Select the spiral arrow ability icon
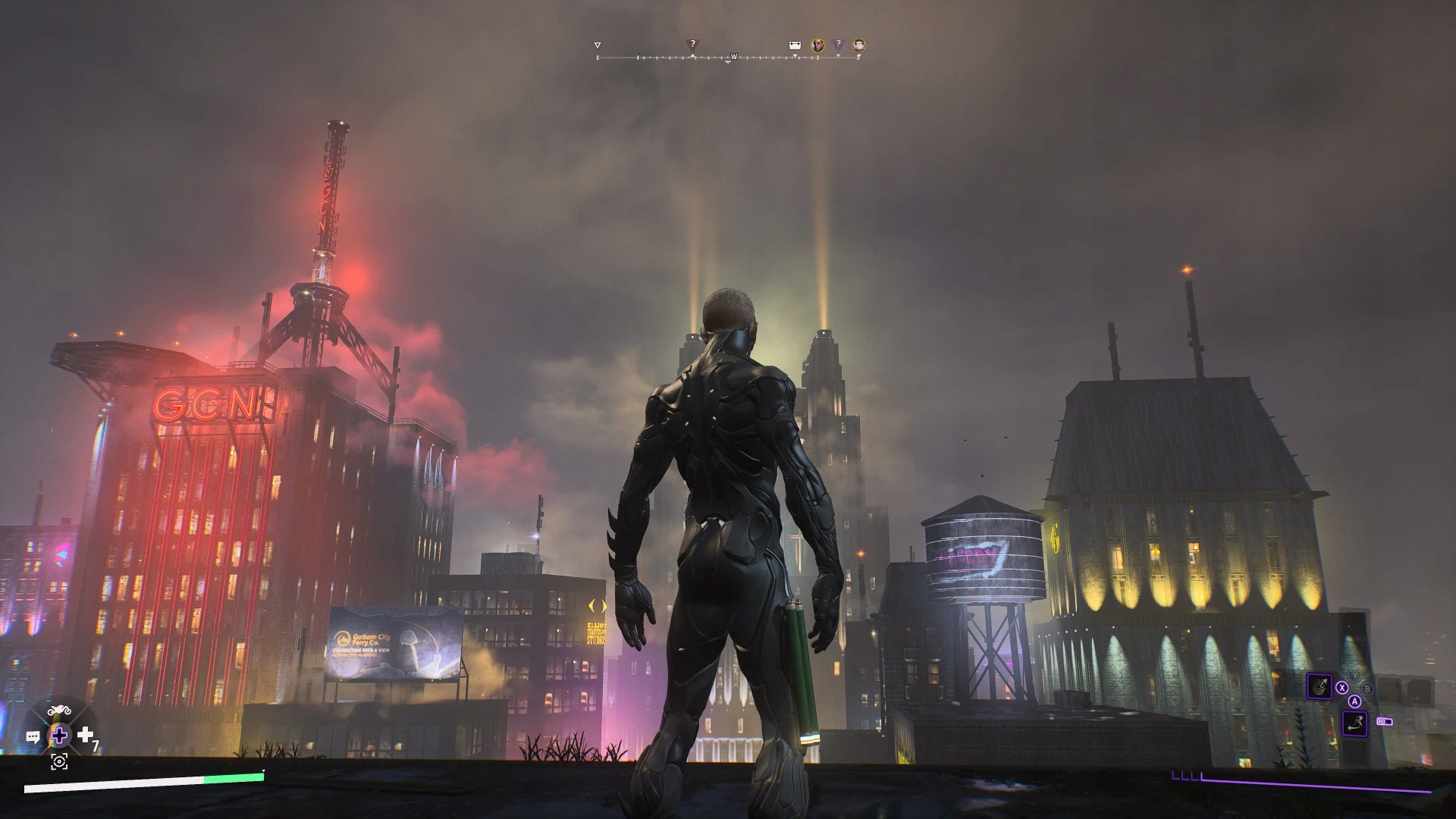This screenshot has height=819, width=1456. click(x=1319, y=688)
